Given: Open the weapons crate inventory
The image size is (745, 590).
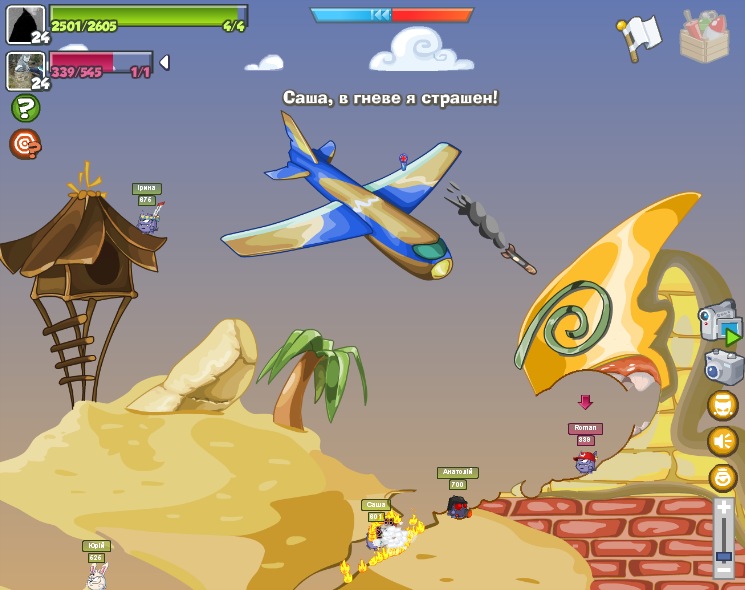Looking at the screenshot, I should pyautogui.click(x=704, y=37).
